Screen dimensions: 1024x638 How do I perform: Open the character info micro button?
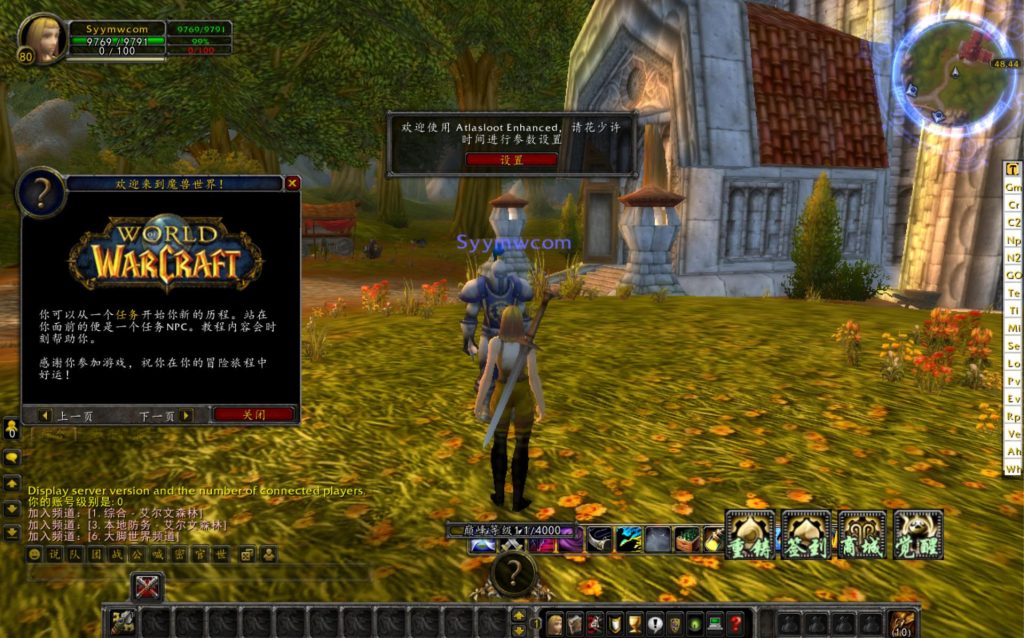(555, 623)
